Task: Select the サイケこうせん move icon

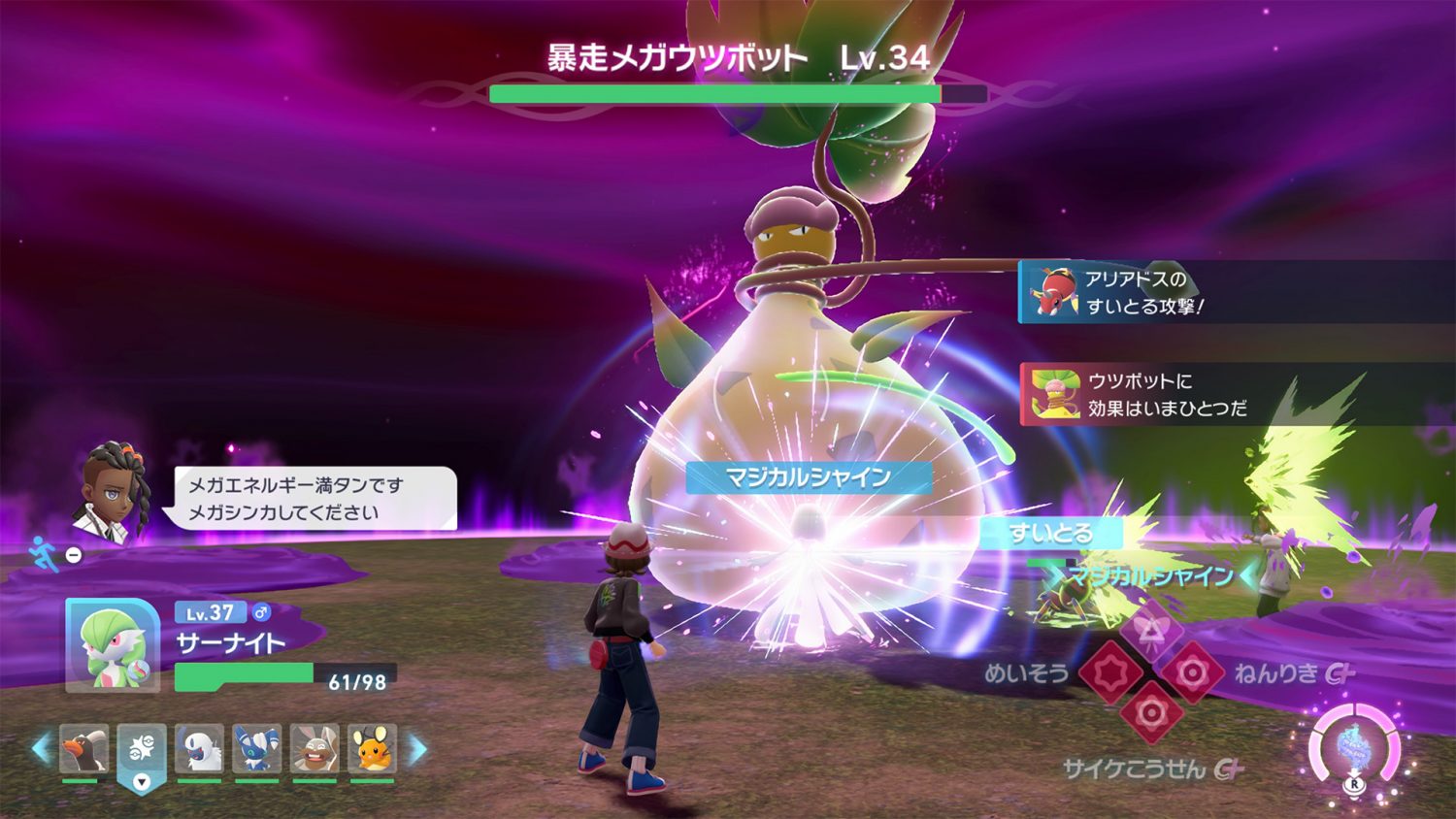Action: [x=1151, y=713]
